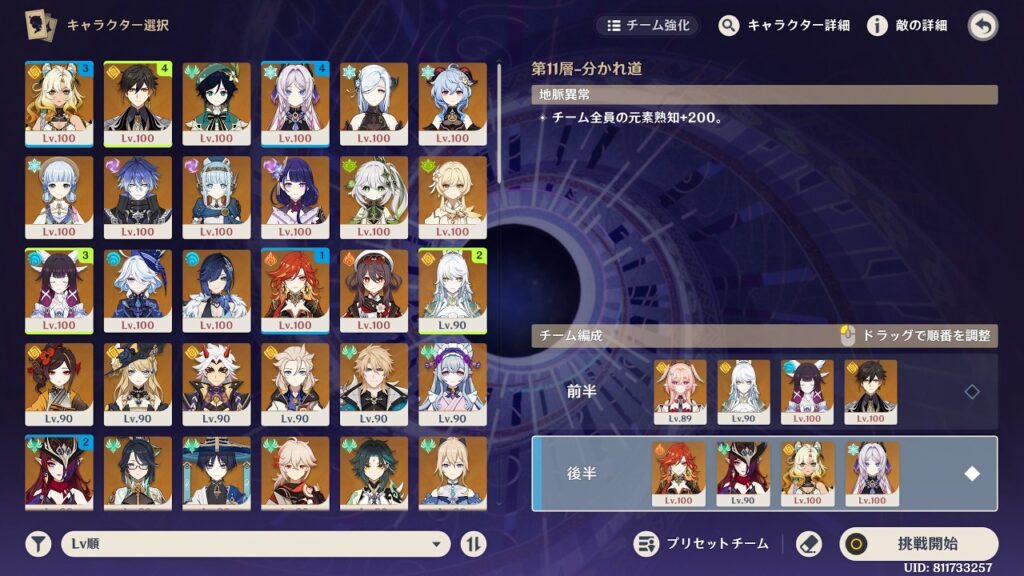Choose the white-haired Lv.90 card marked 2

(452, 290)
